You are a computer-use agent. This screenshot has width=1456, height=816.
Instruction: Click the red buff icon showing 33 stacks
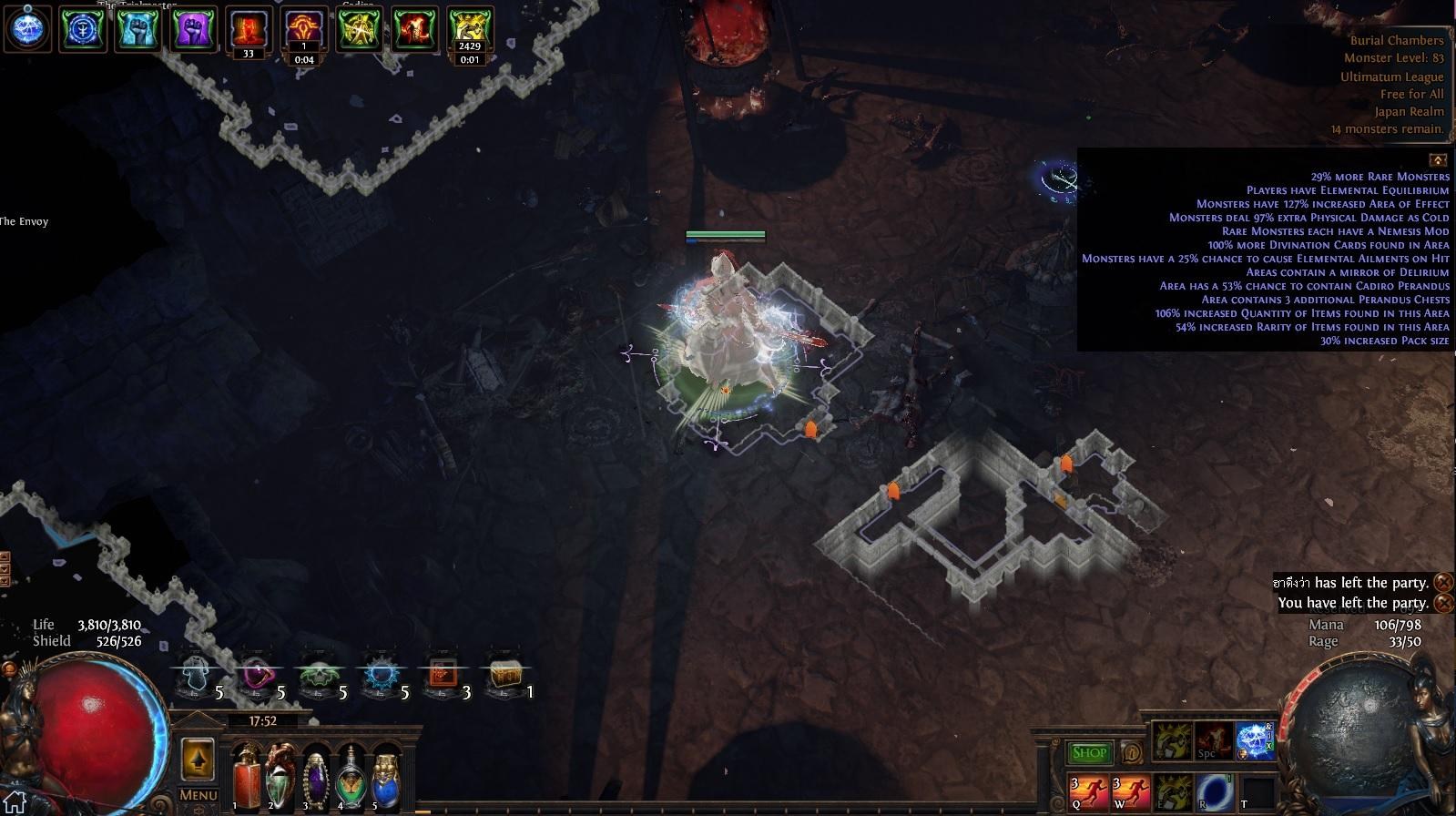[x=247, y=27]
